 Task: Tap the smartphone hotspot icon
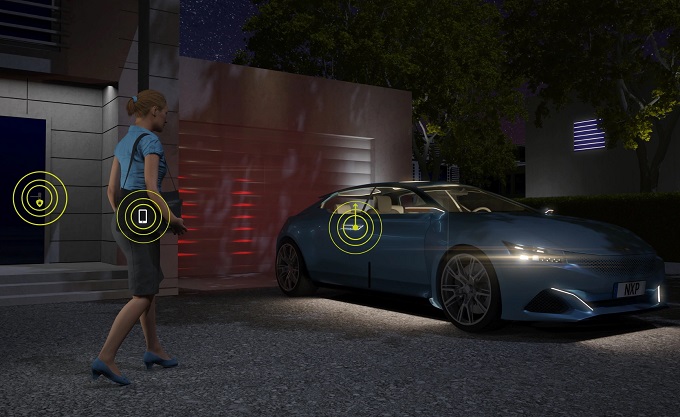pos(143,216)
